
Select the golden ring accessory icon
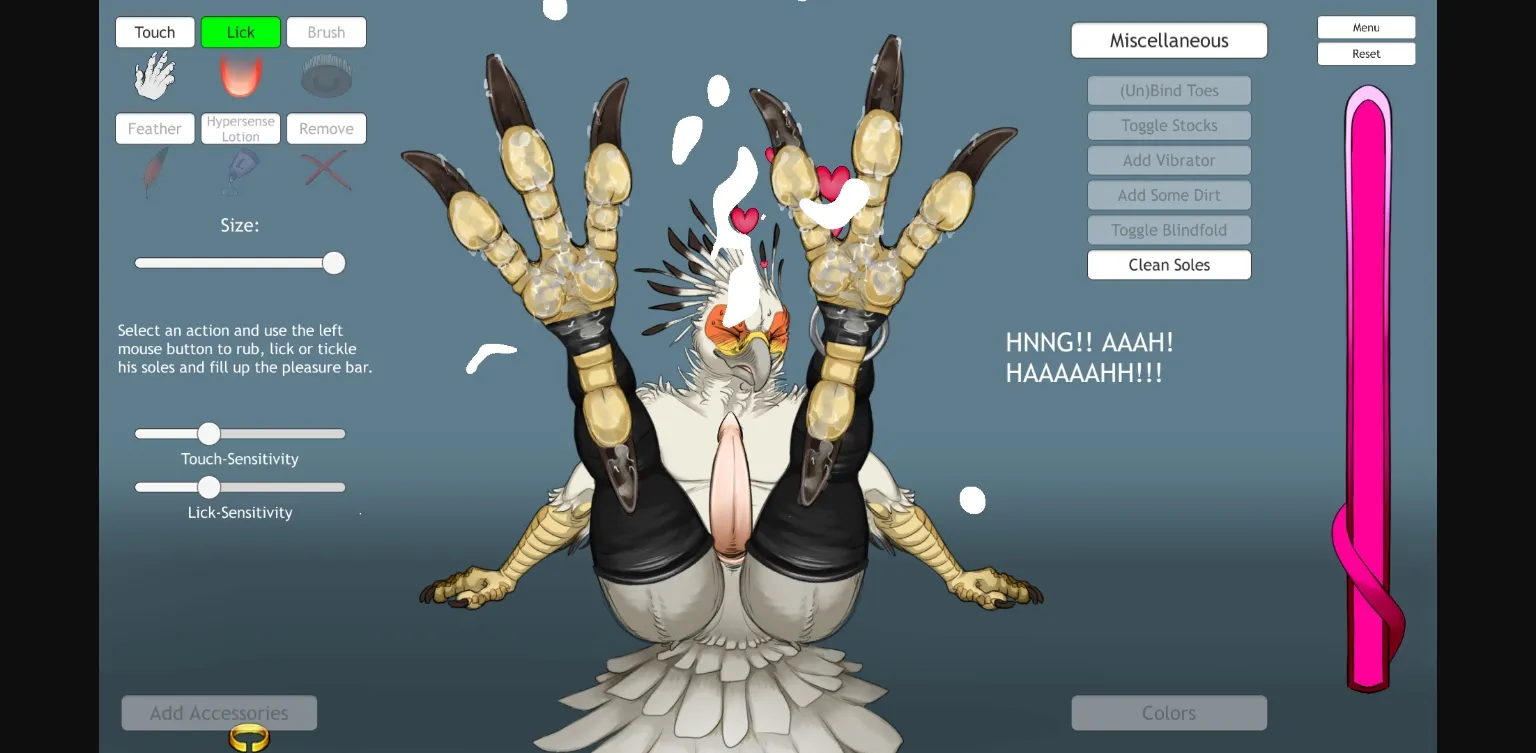[x=246, y=738]
